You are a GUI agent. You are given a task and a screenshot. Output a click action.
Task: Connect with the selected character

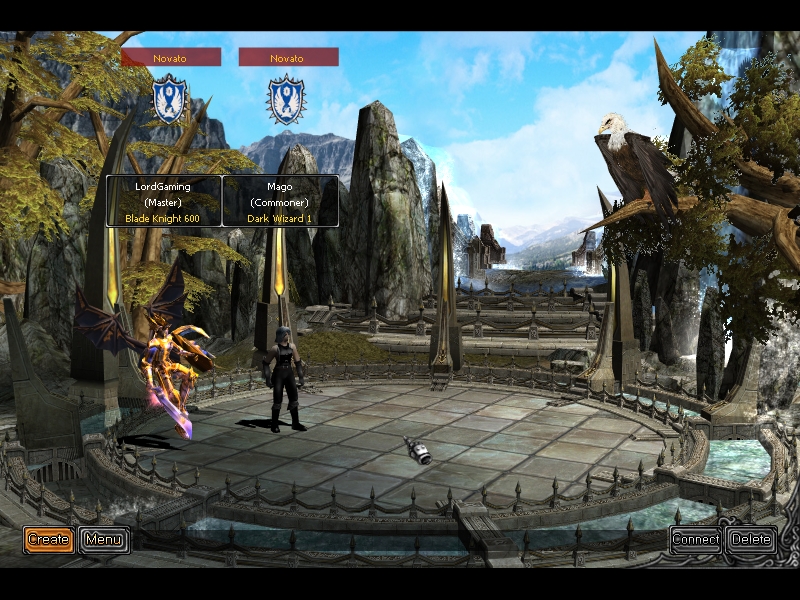click(695, 540)
